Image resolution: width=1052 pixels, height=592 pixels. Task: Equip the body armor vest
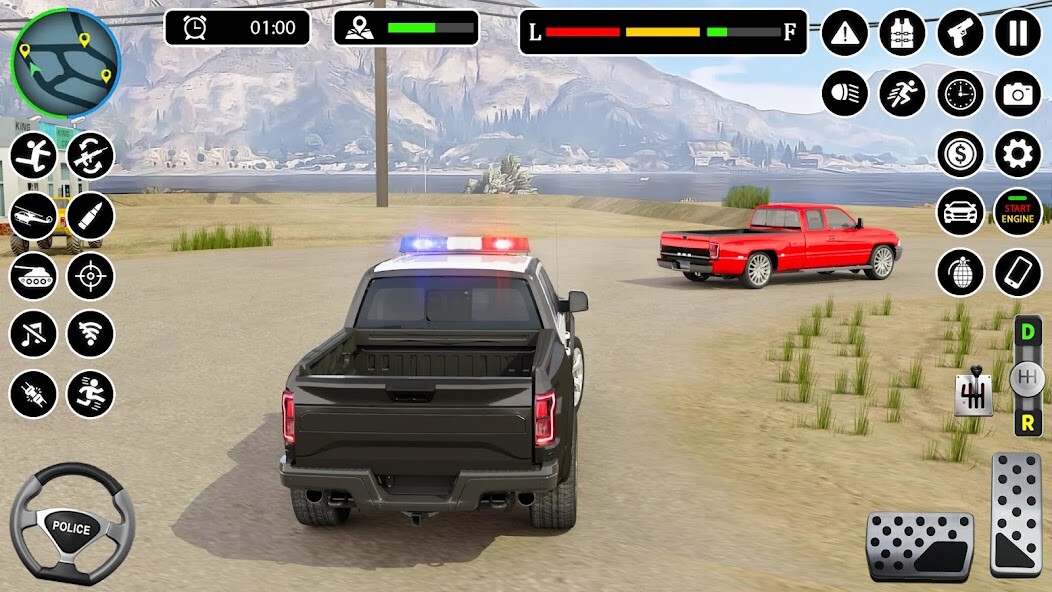point(902,33)
